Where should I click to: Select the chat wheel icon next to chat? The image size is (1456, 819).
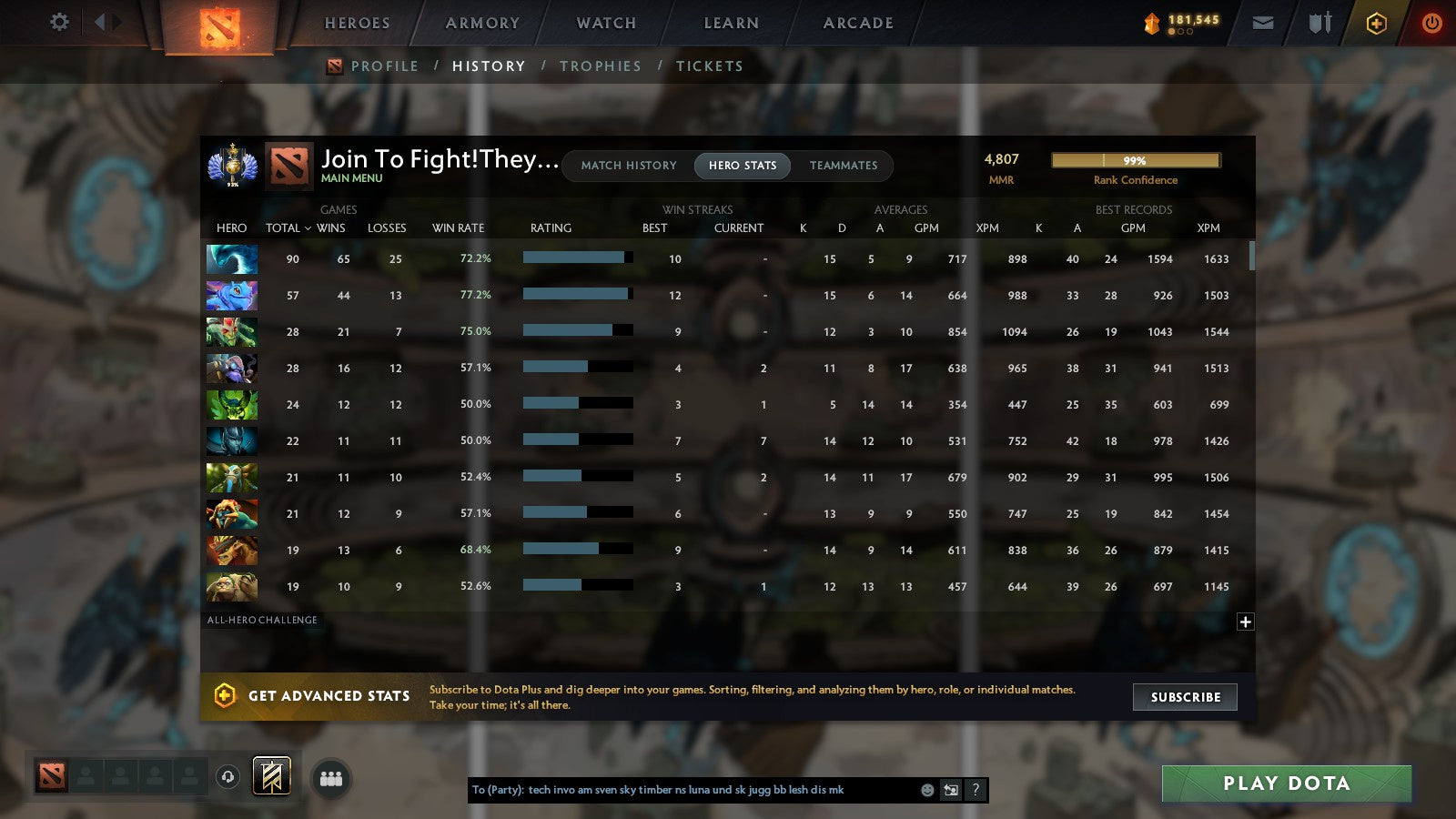(951, 790)
